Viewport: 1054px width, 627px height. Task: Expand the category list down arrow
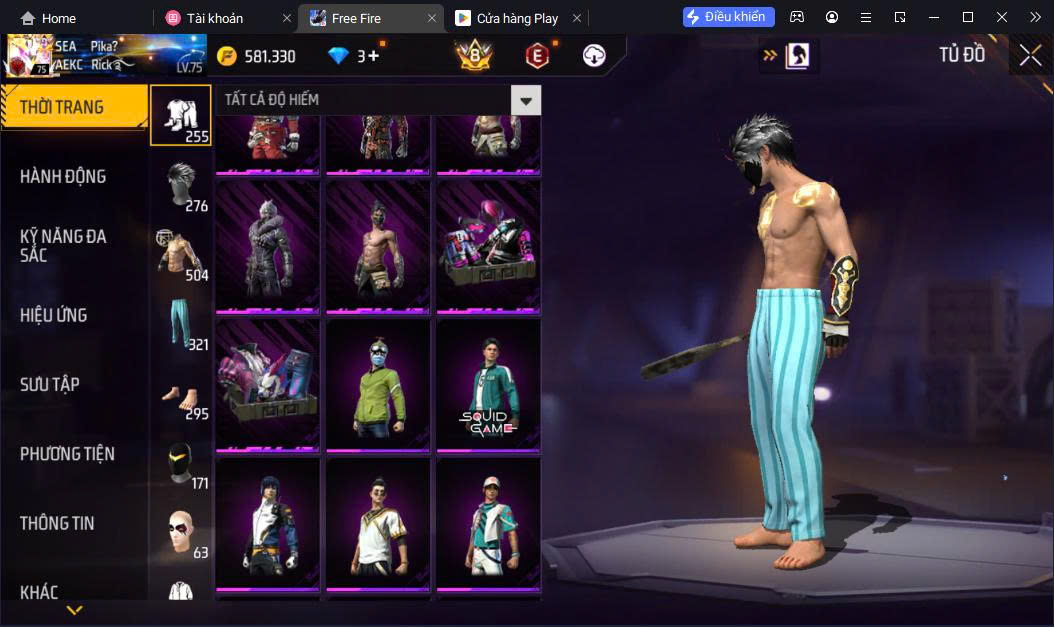pos(74,609)
